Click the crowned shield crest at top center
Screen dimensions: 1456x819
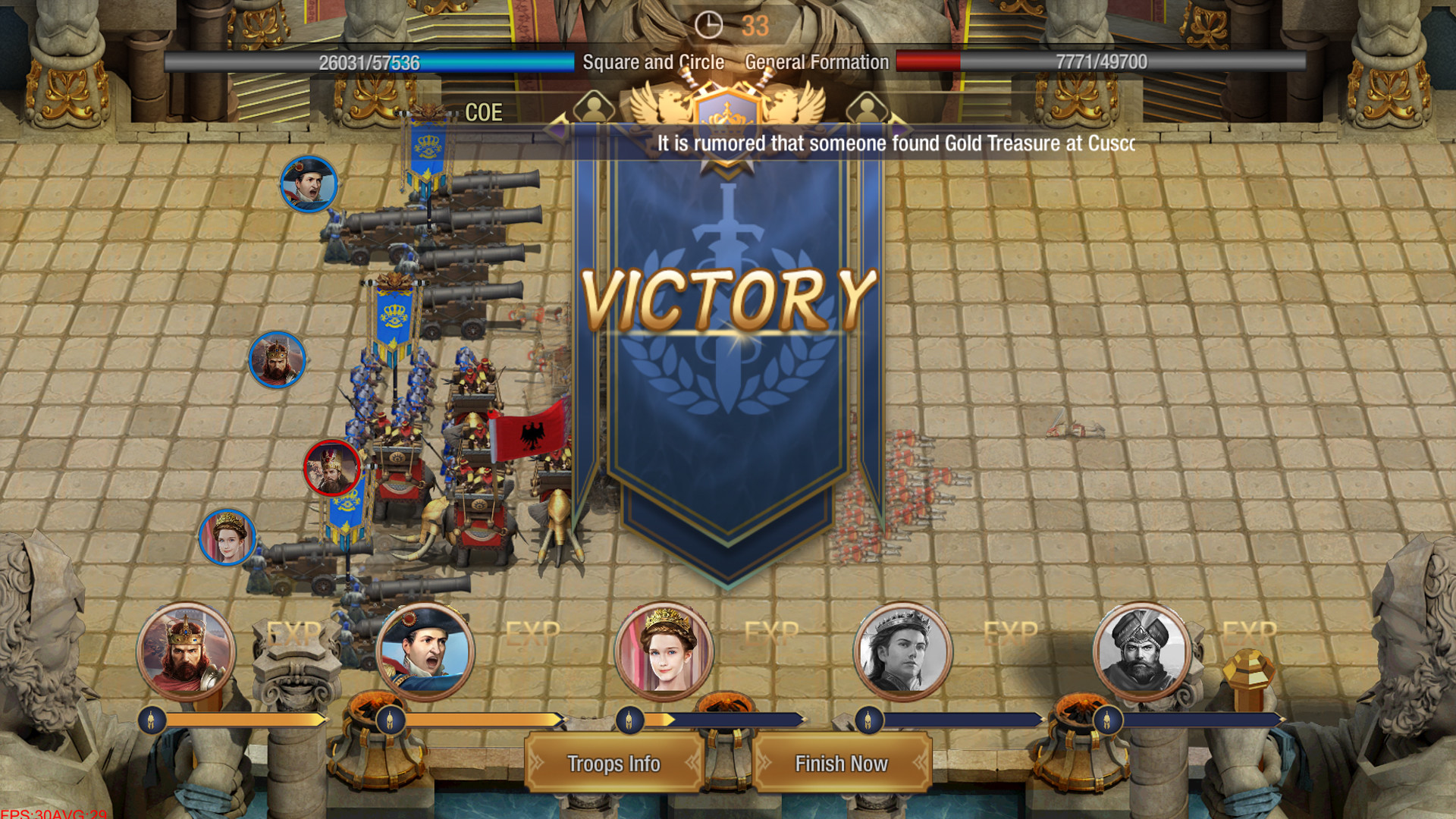[x=728, y=114]
